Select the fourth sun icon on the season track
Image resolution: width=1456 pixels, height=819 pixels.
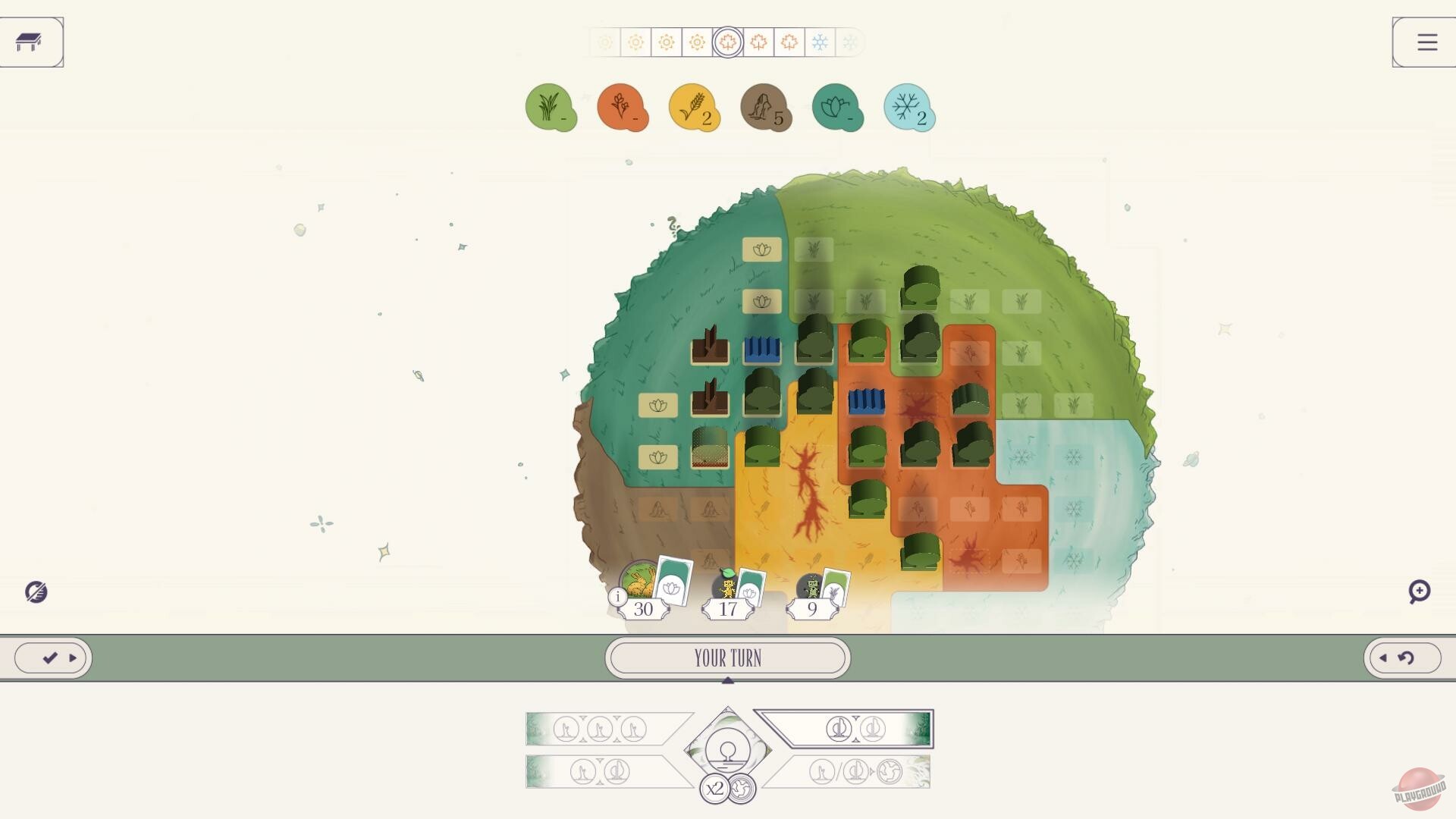[698, 43]
